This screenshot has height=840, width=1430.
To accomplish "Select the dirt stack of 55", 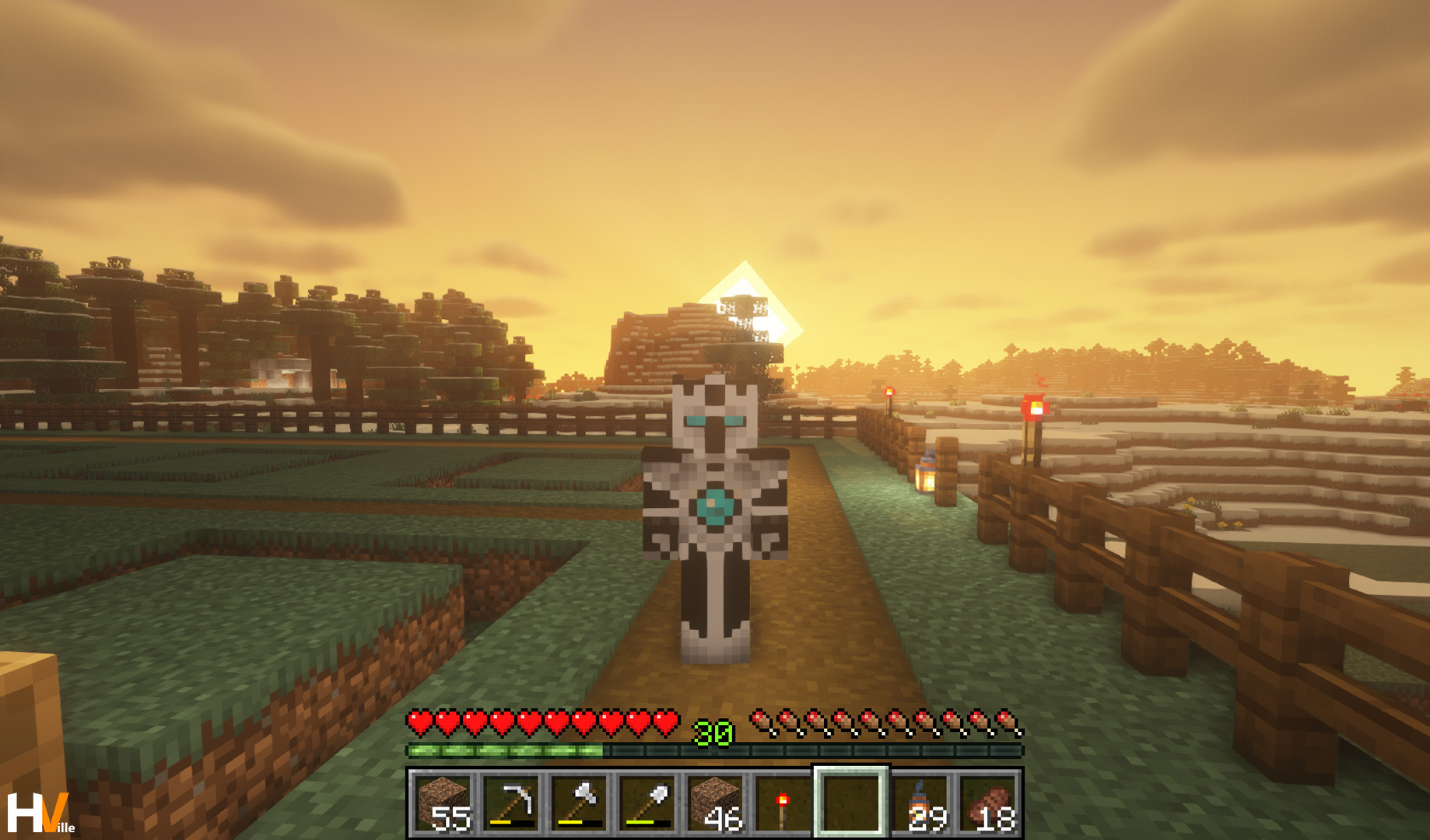I will click(x=443, y=803).
